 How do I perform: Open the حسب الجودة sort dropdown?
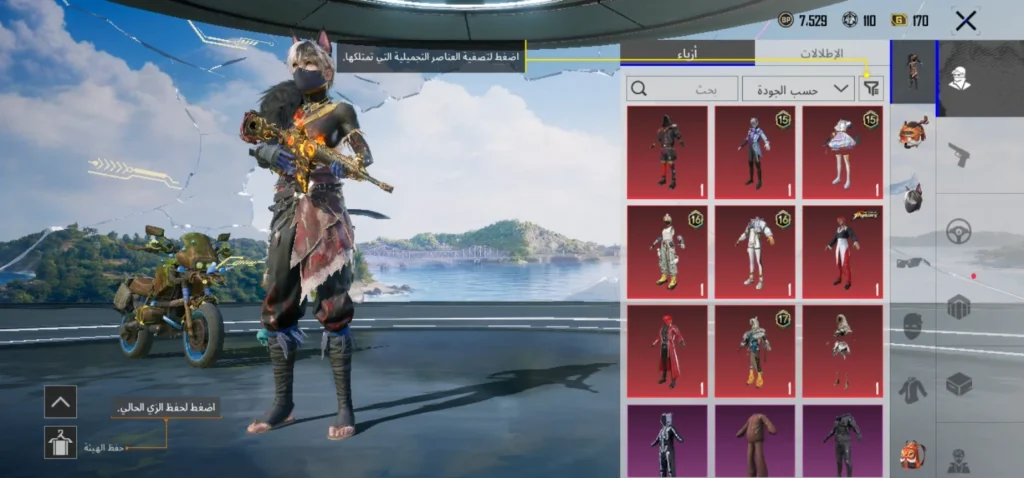tap(798, 88)
